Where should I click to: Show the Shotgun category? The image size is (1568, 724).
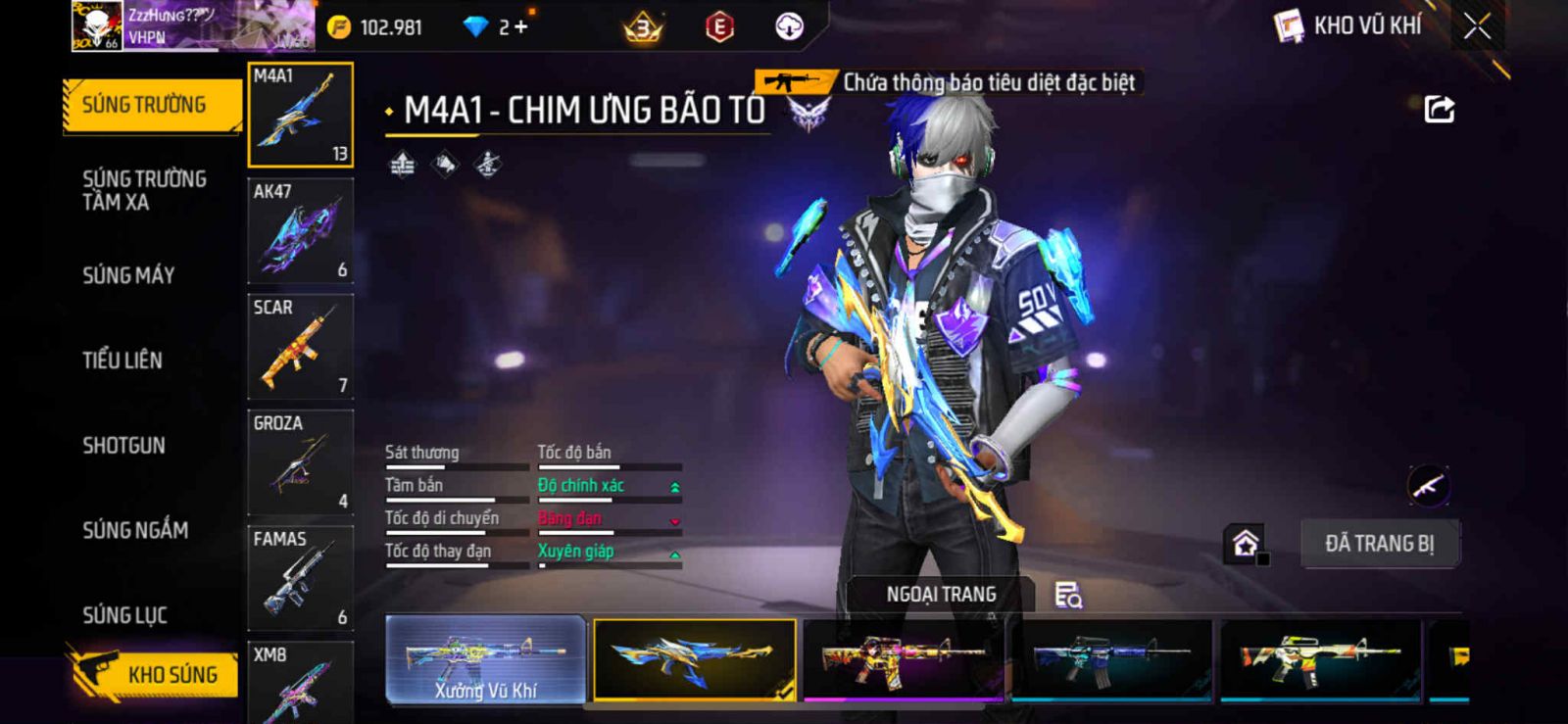click(x=124, y=446)
